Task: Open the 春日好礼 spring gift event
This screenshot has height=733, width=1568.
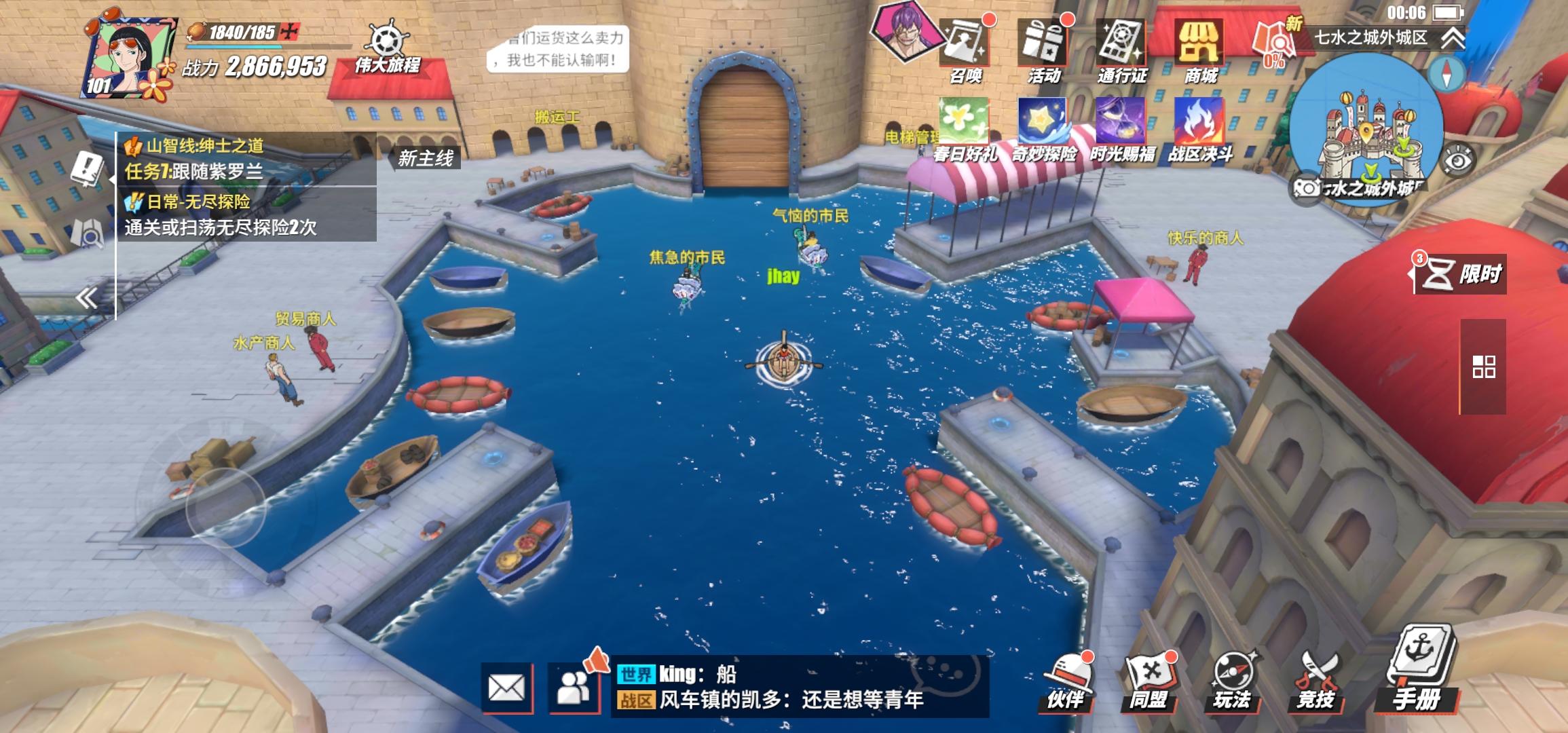Action: 964,122
